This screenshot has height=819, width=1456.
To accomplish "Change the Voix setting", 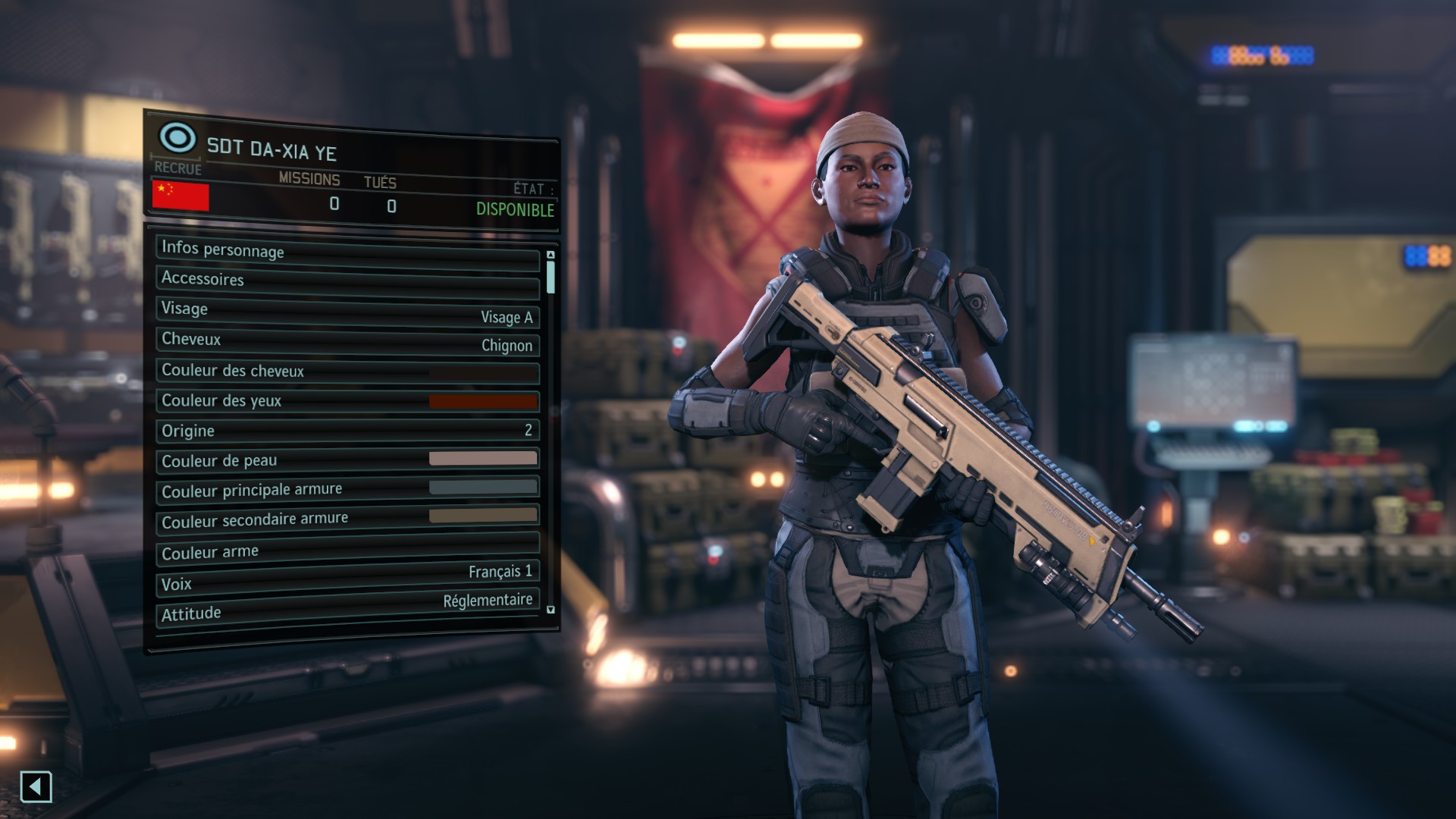I will tap(347, 579).
